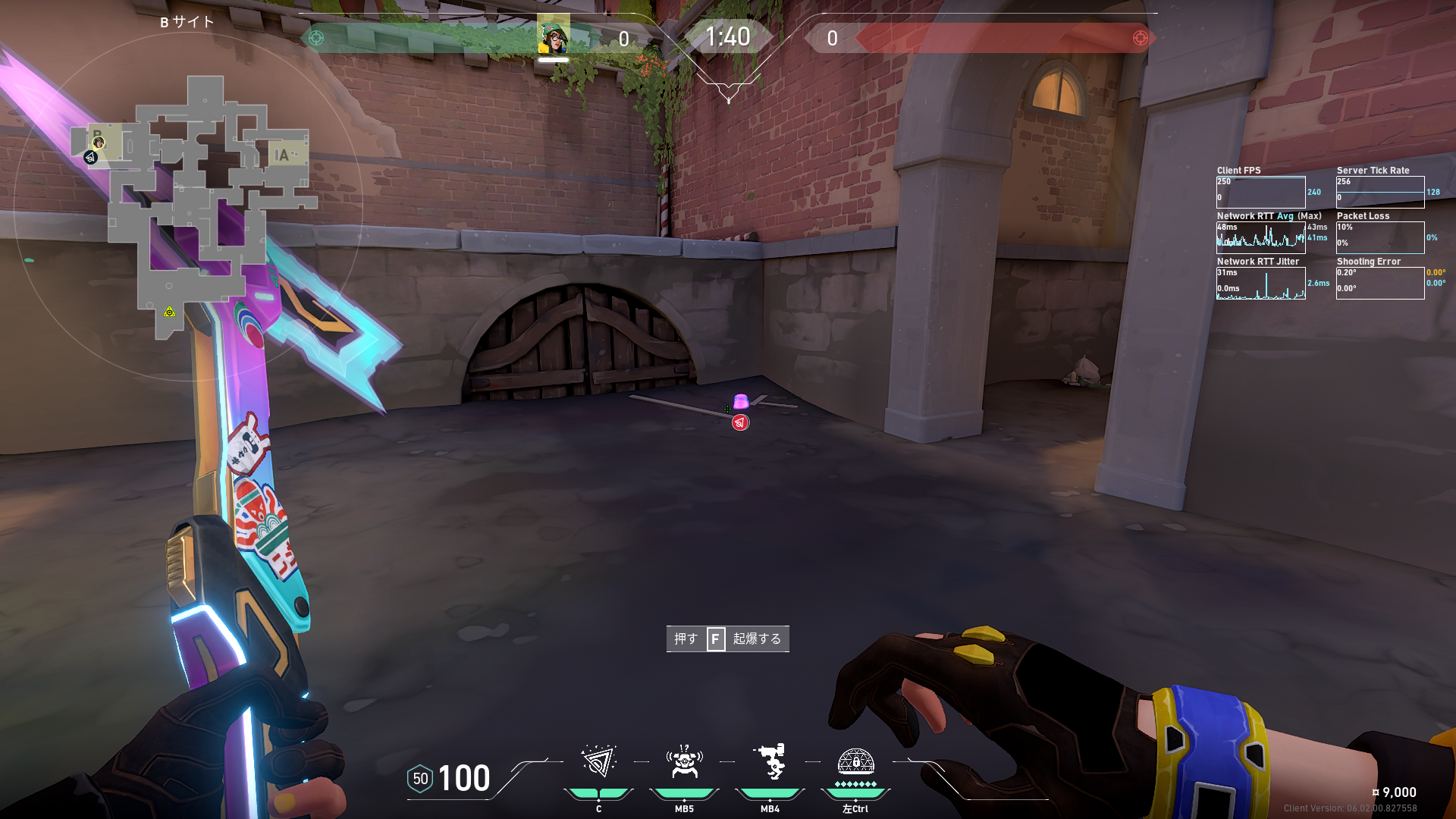Image resolution: width=1456 pixels, height=819 pixels.
Task: Select the Nanoswarm grenade ability icon
Action: pos(598,761)
